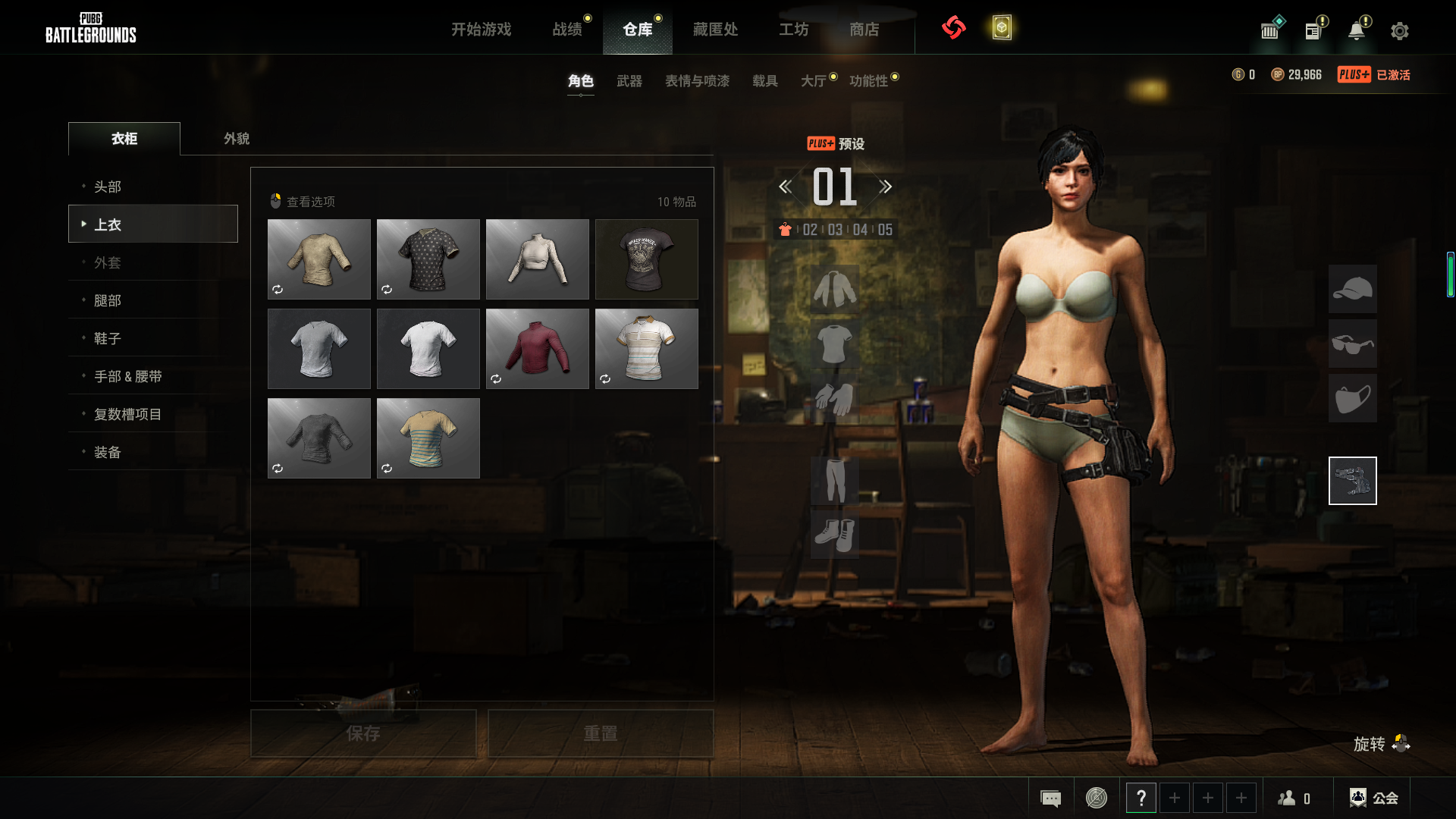Viewport: 1456px width, 819px height.
Task: Go to the next preset with right arrows
Action: [885, 187]
